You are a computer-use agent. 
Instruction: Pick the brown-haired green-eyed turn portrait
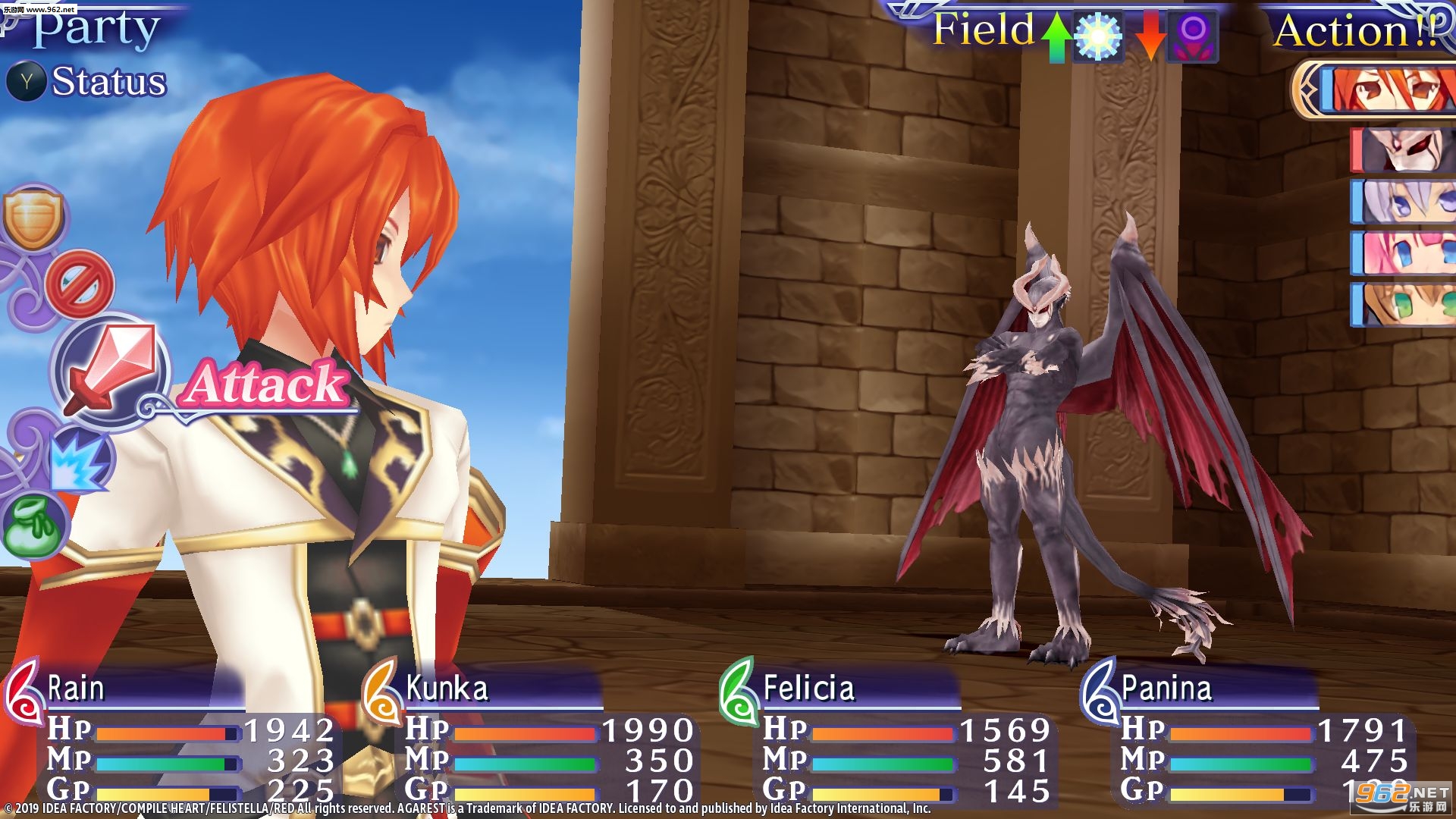1405,305
